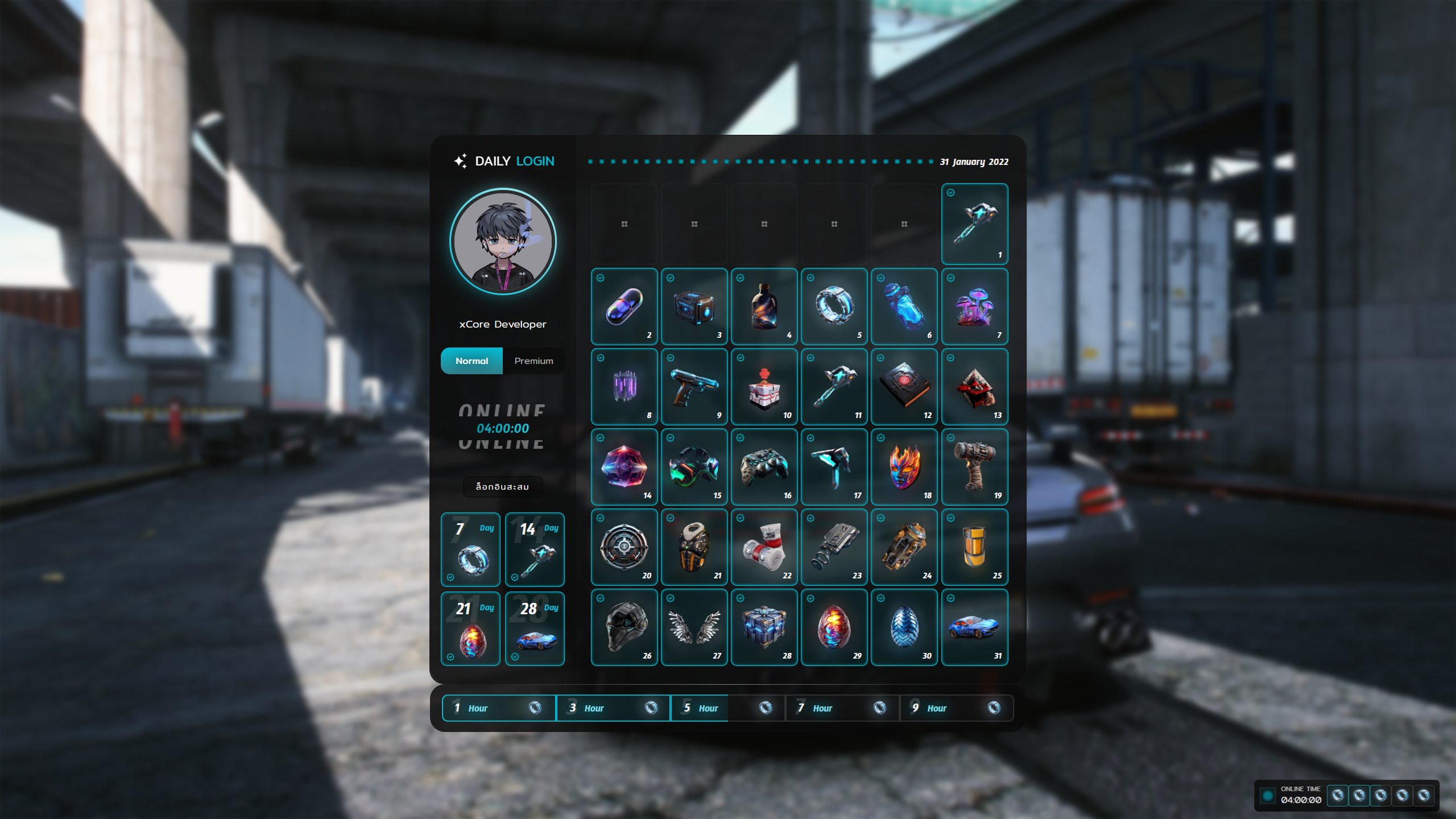Claim the day 14 gemstone reward
1456x819 pixels.
tap(624, 467)
